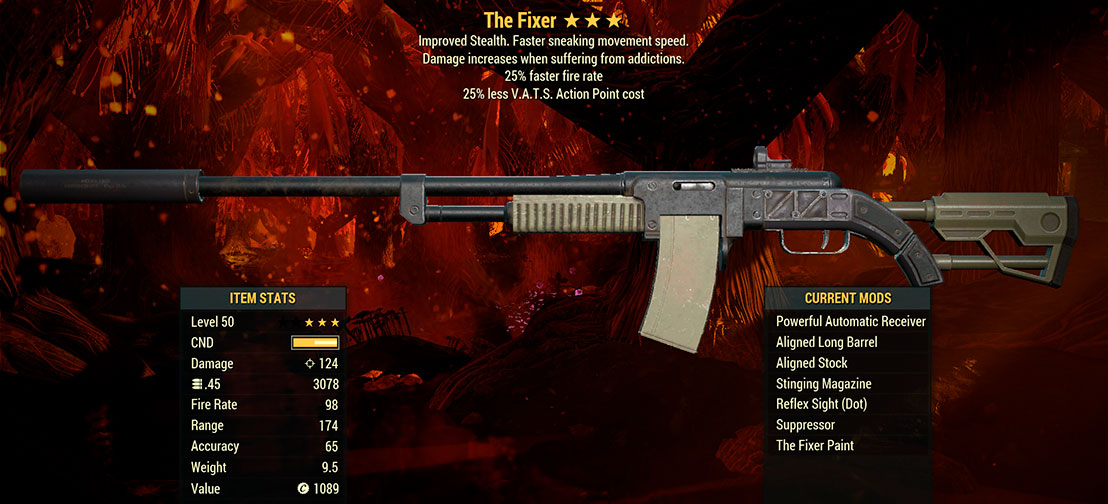Screen dimensions: 1108x504
Task: Choose The Fixer Paint mod
Action: (x=814, y=446)
